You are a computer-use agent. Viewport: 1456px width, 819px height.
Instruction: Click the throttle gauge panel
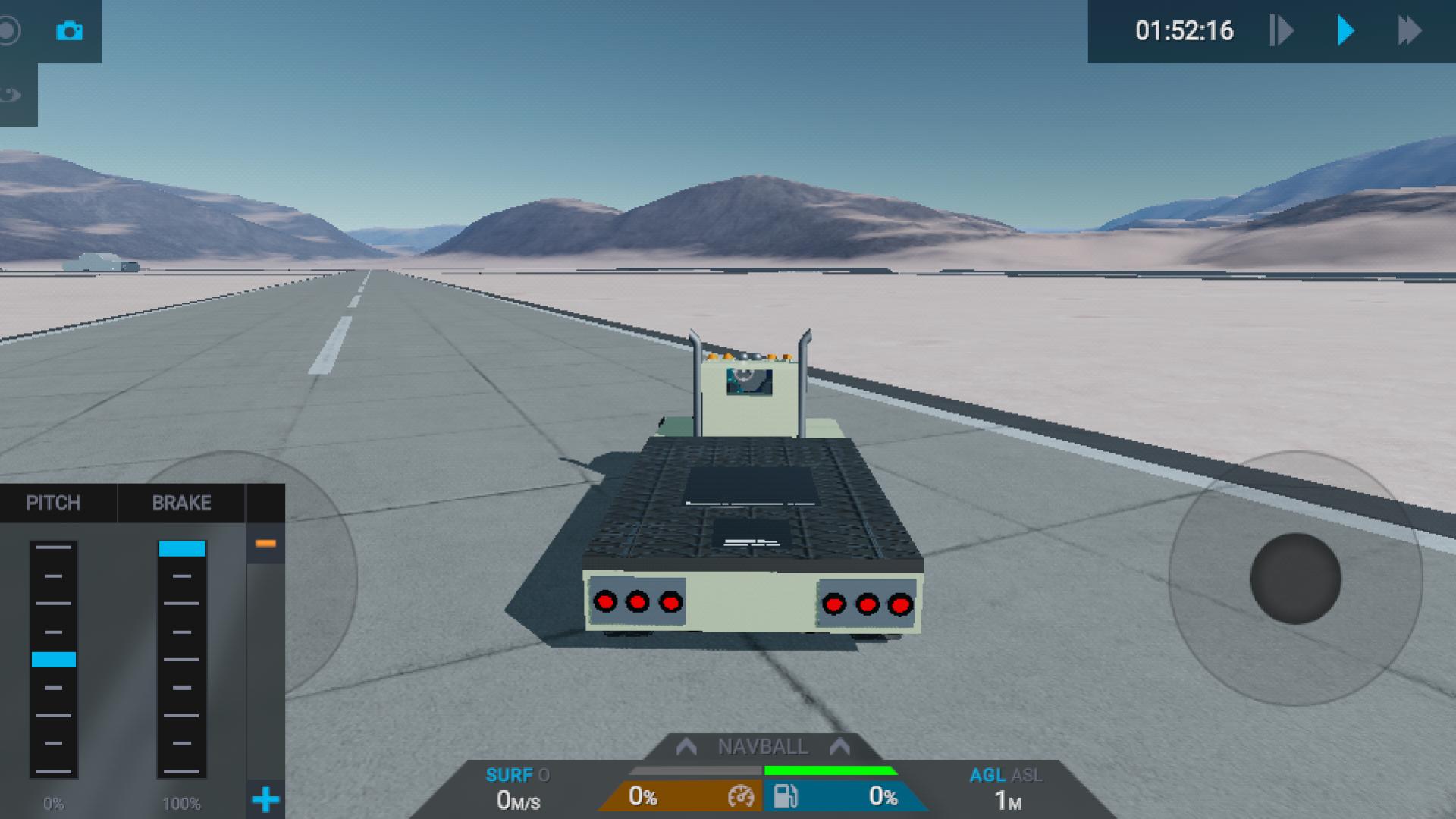[682, 796]
